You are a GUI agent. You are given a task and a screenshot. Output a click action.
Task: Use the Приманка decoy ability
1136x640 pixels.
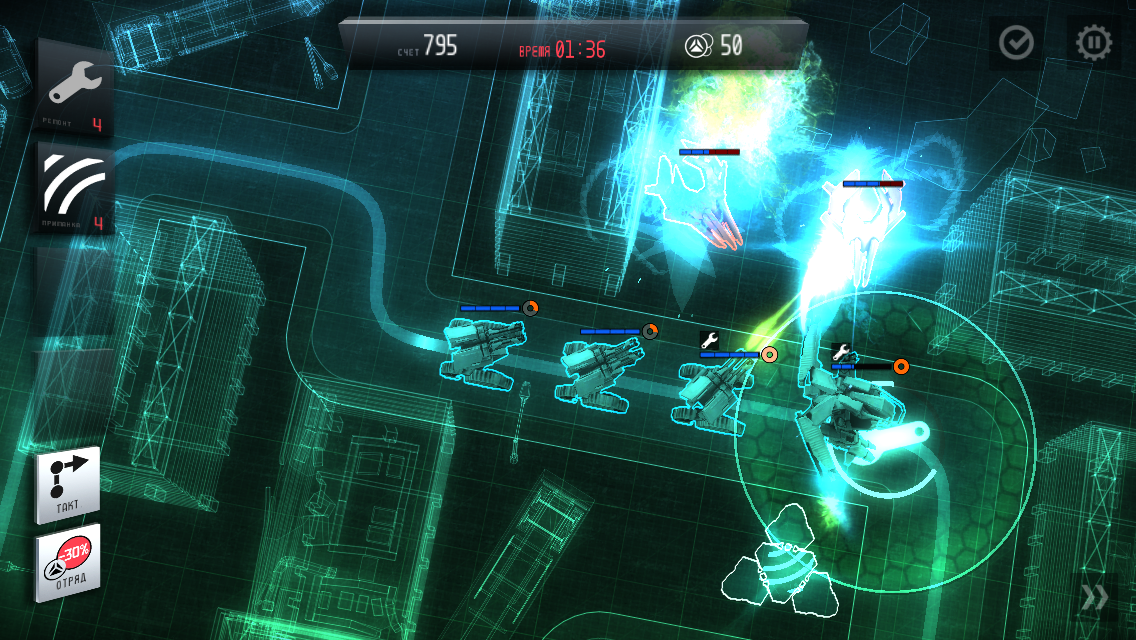(75, 187)
